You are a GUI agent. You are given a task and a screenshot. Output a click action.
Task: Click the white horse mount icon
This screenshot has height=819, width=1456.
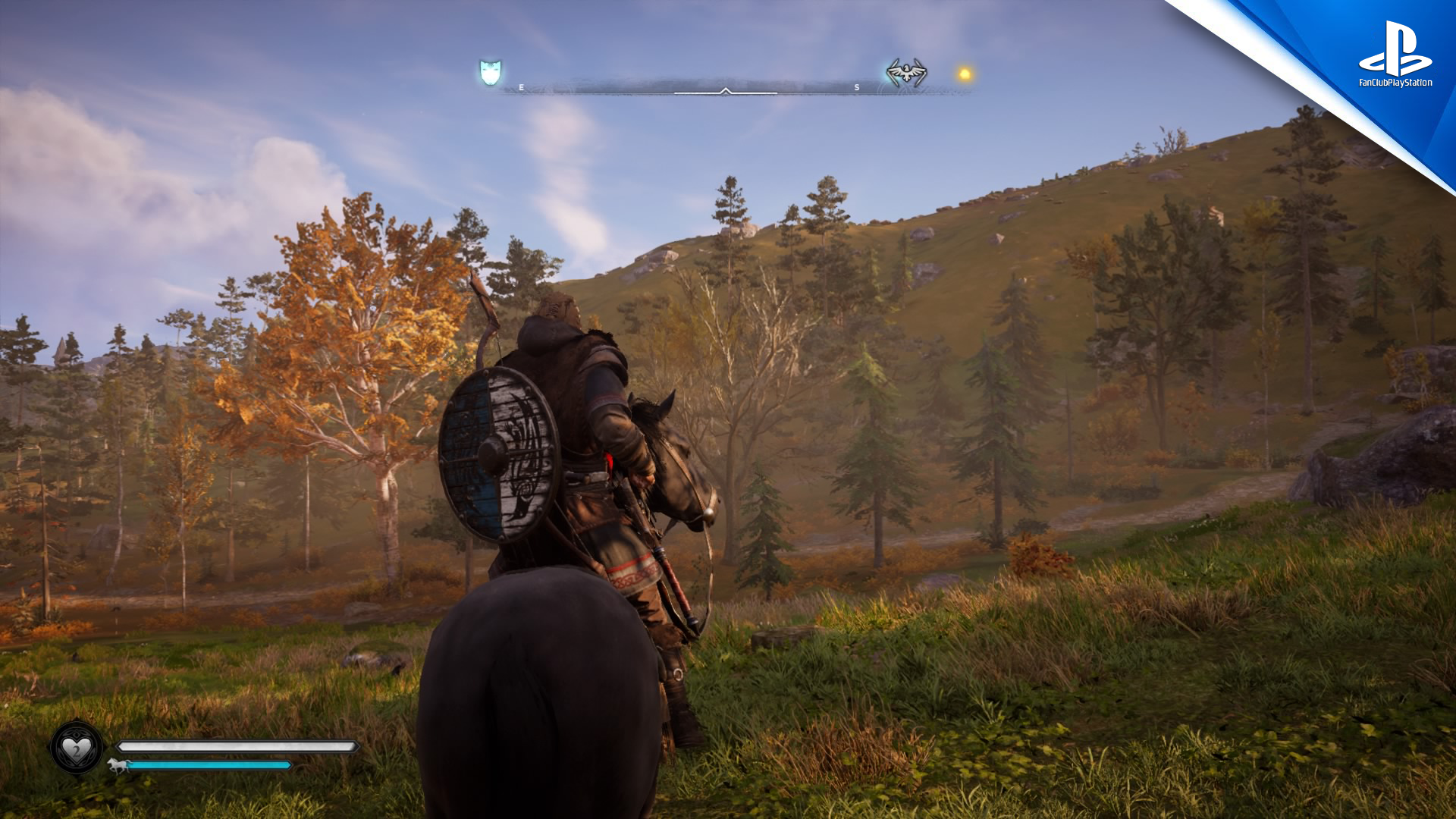(118, 764)
